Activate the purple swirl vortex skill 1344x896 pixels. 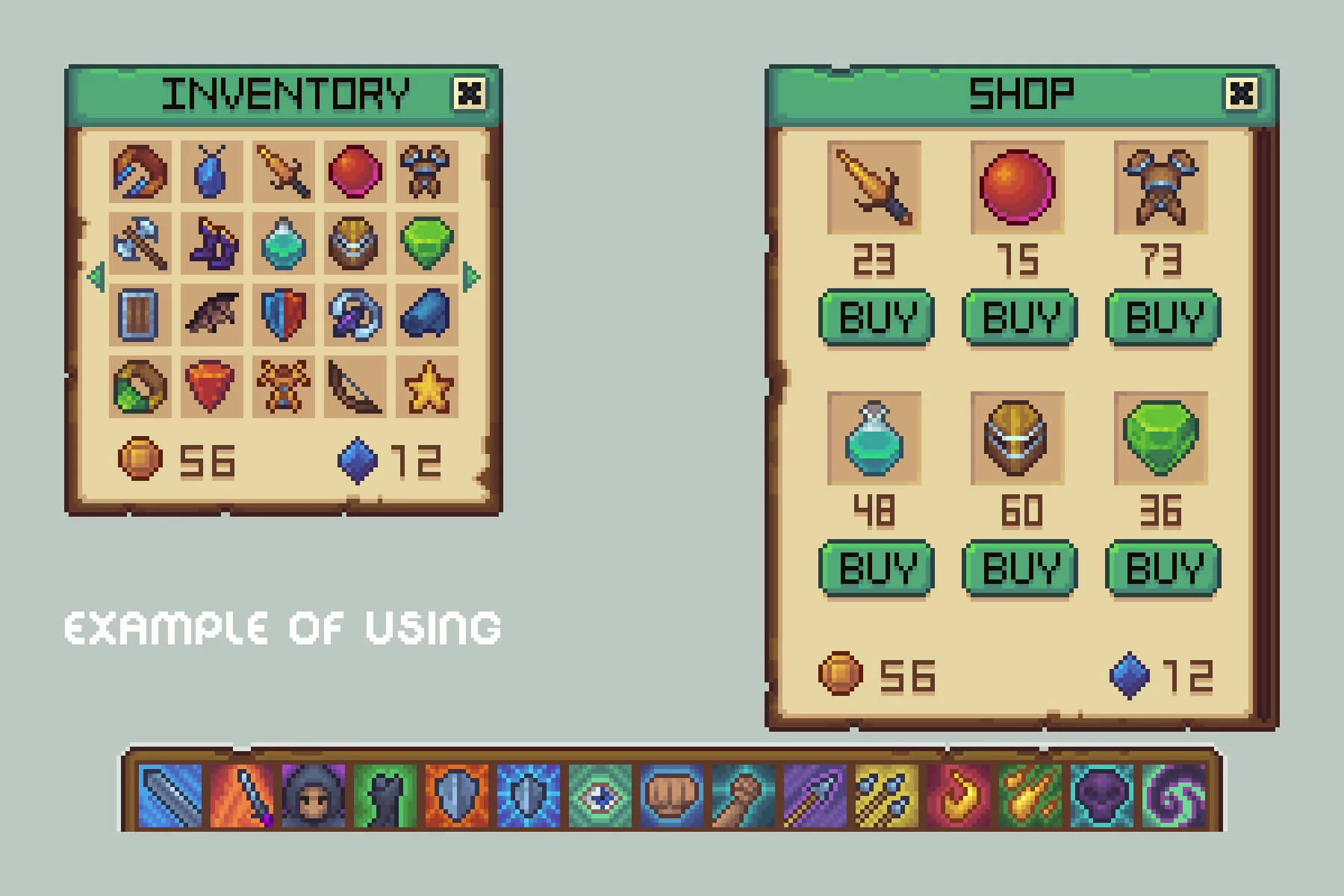(x=1174, y=796)
